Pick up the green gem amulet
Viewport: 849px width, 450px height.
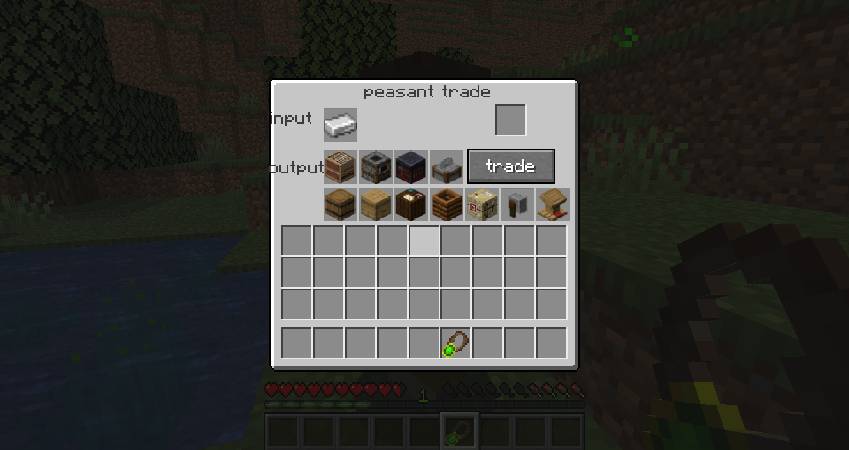[x=455, y=343]
